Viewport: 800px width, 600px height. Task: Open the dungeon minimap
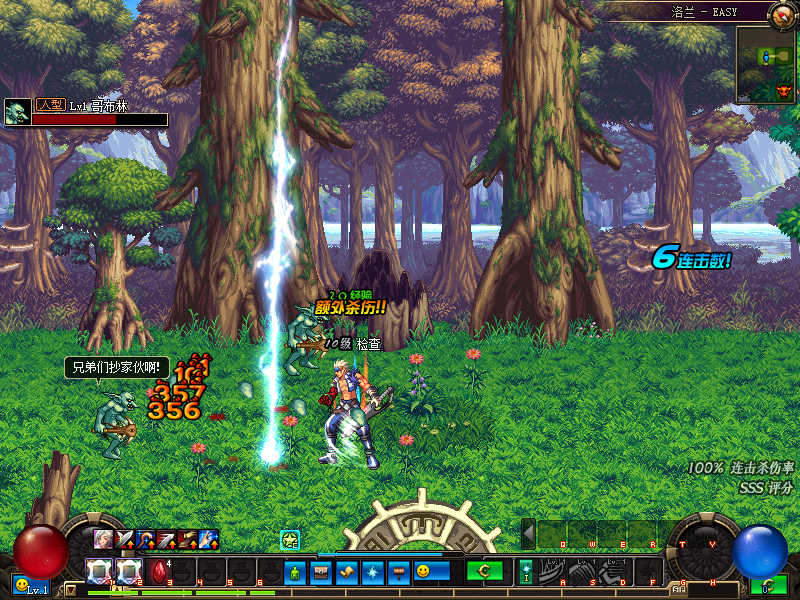[x=765, y=64]
